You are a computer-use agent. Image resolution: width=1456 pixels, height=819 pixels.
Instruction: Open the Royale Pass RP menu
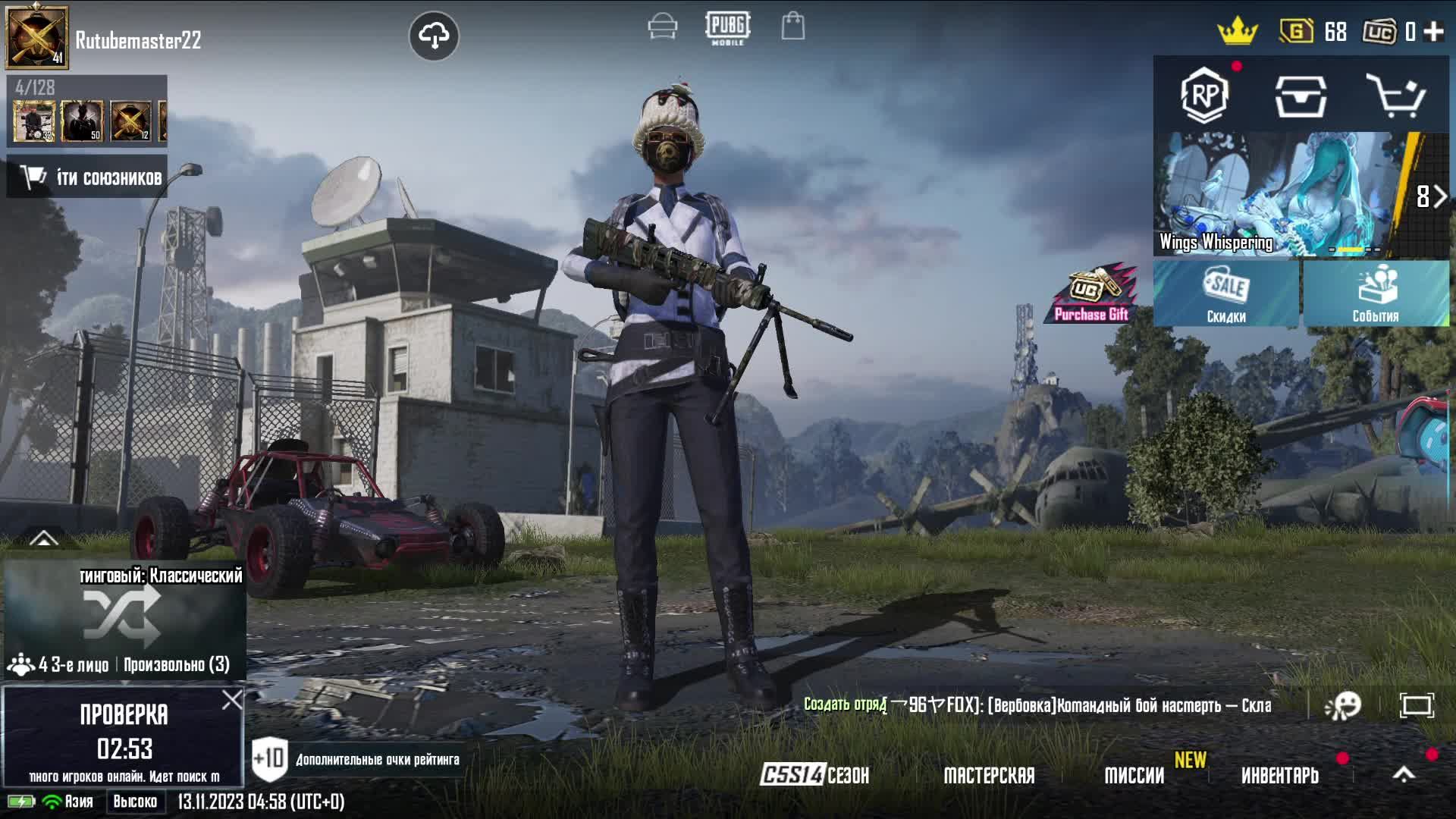point(1204,96)
